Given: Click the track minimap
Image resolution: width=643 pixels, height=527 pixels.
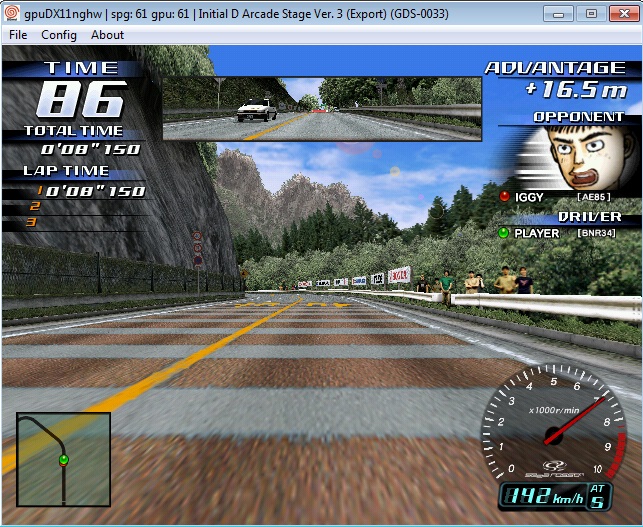Looking at the screenshot, I should click(63, 459).
